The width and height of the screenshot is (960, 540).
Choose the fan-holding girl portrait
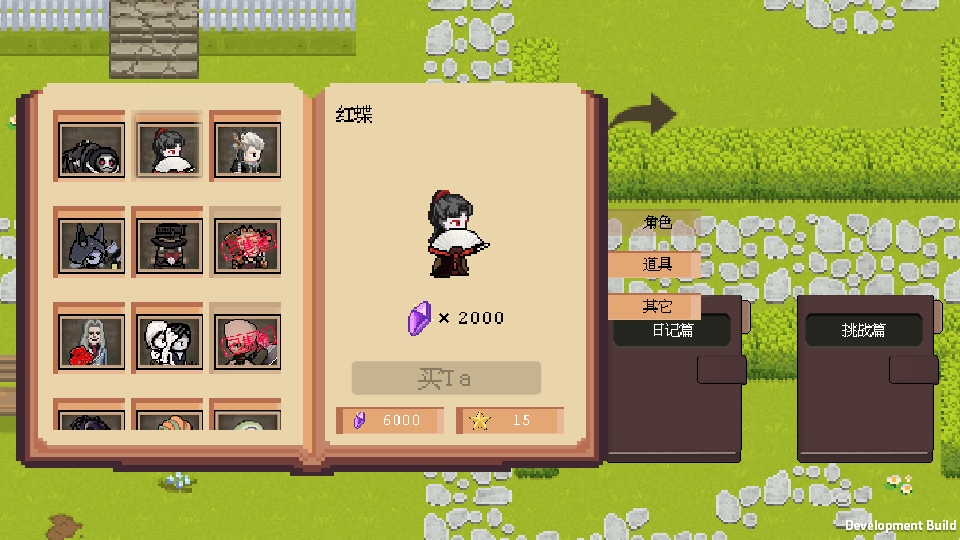click(168, 150)
